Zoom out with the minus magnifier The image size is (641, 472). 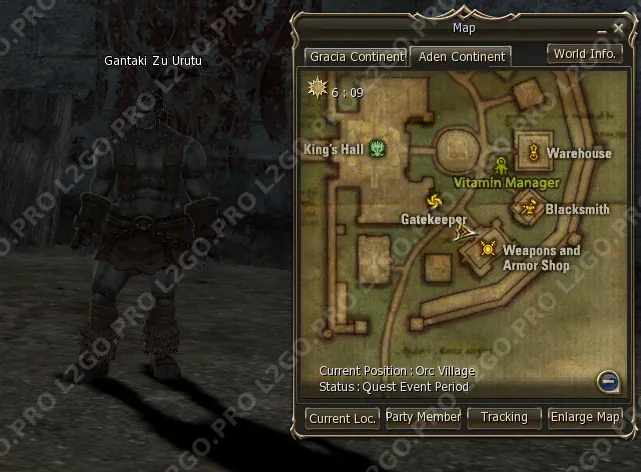click(x=608, y=380)
